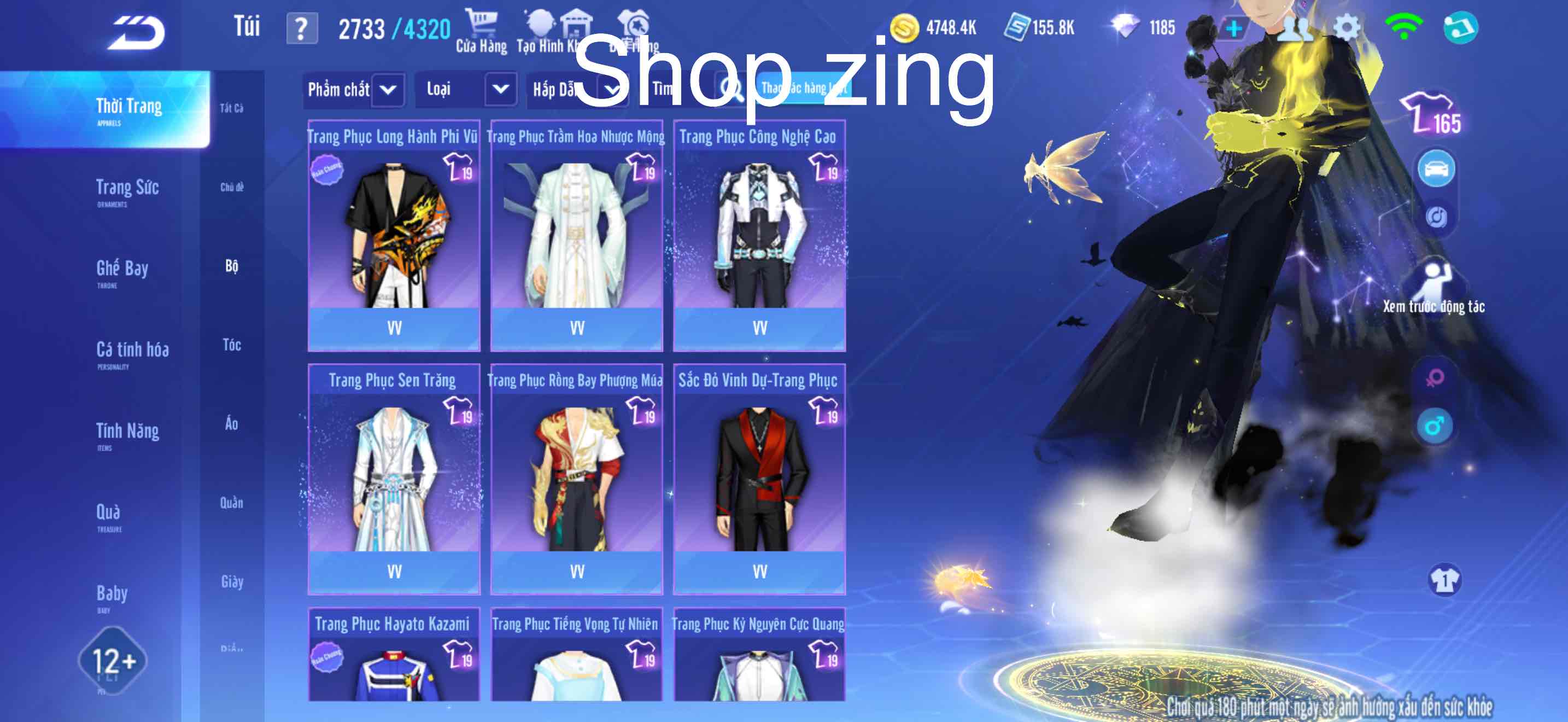The height and width of the screenshot is (722, 1568).
Task: Open the Cửa Hàng shop cart icon
Action: click(x=481, y=26)
